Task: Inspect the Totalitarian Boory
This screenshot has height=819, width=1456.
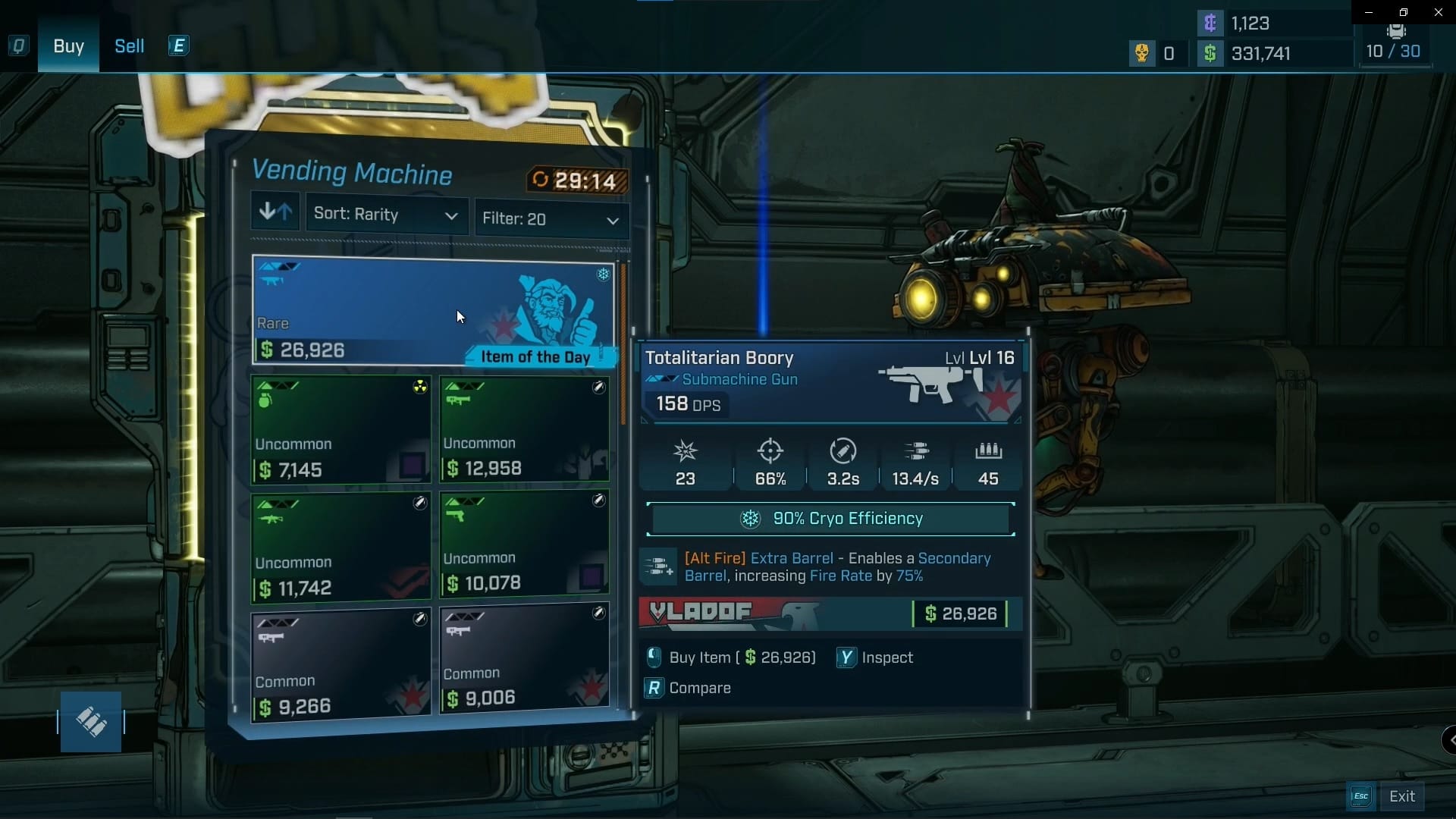Action: (x=875, y=657)
